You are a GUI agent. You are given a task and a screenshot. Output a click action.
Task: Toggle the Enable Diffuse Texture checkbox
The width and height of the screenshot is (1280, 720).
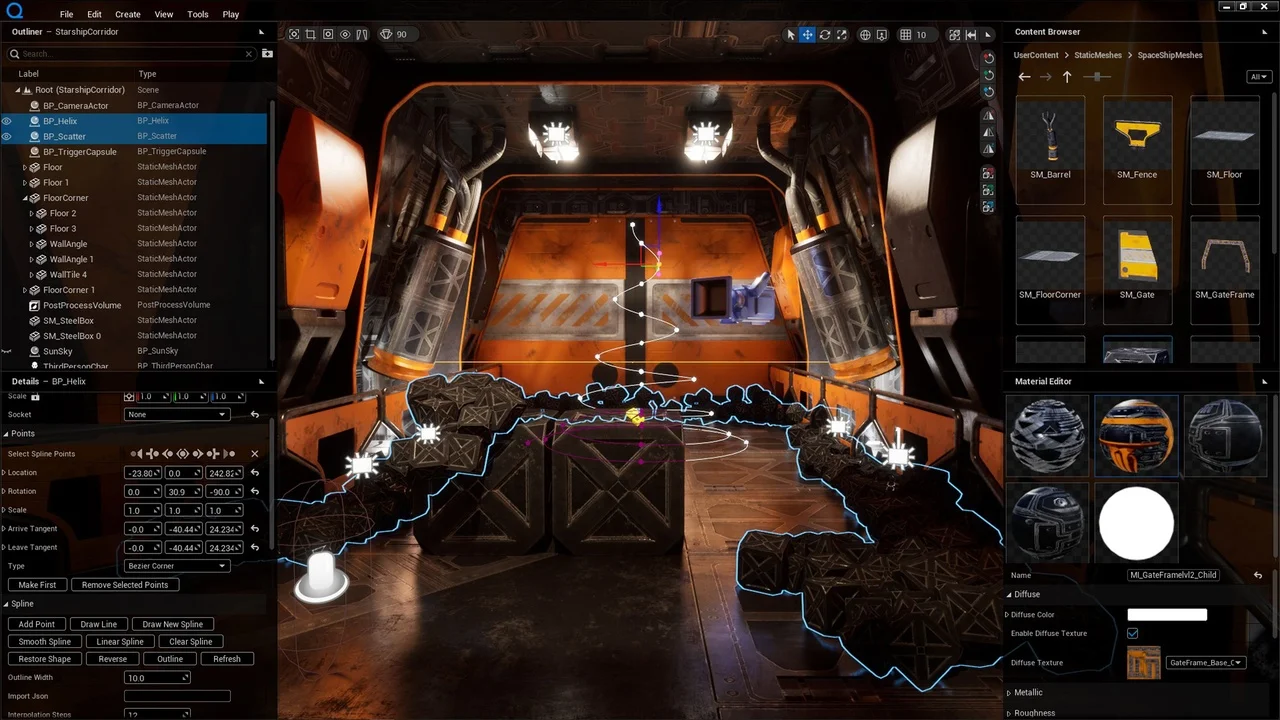click(x=1132, y=633)
